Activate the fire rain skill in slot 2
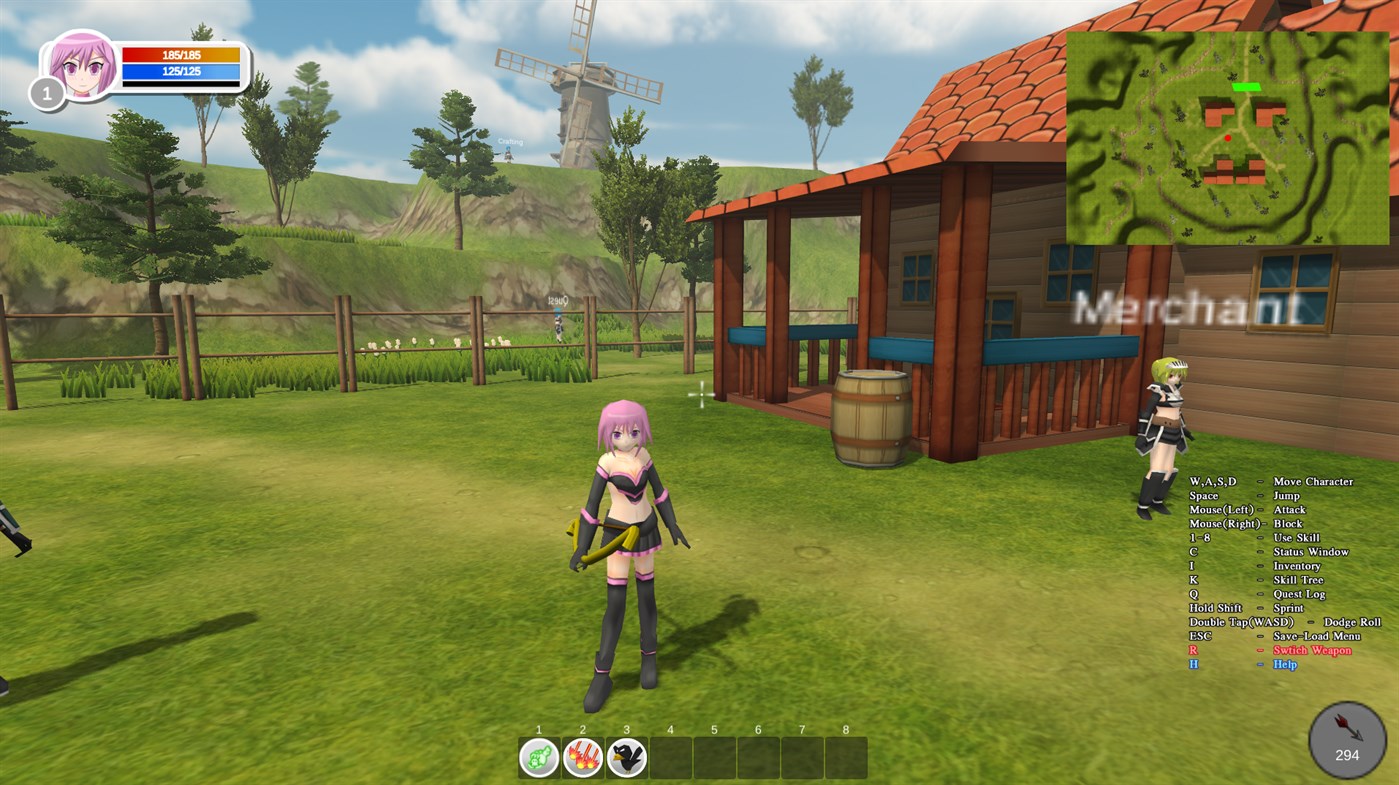1399x785 pixels. click(x=582, y=758)
